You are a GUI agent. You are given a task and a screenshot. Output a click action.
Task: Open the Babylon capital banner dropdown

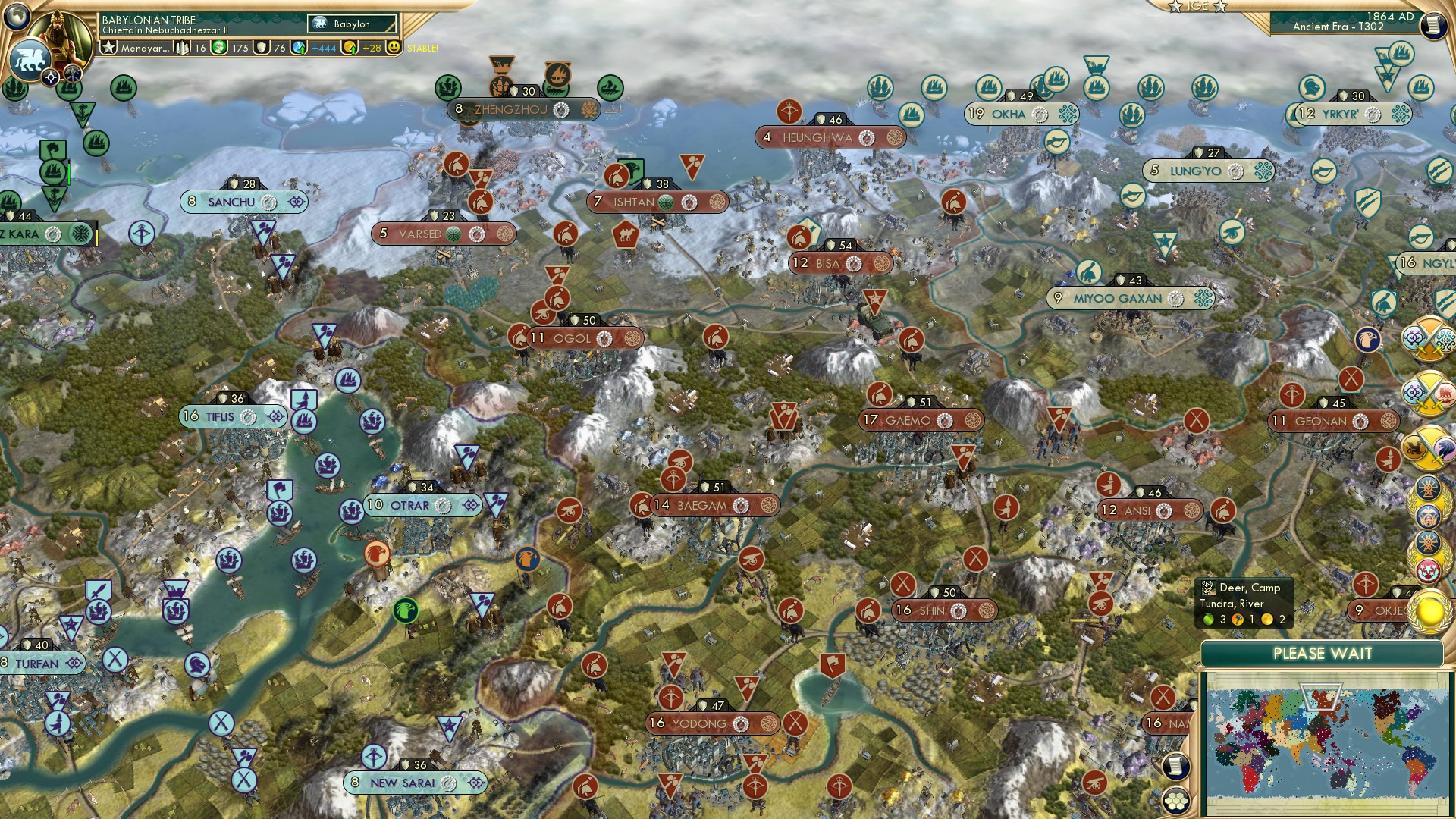tap(353, 24)
